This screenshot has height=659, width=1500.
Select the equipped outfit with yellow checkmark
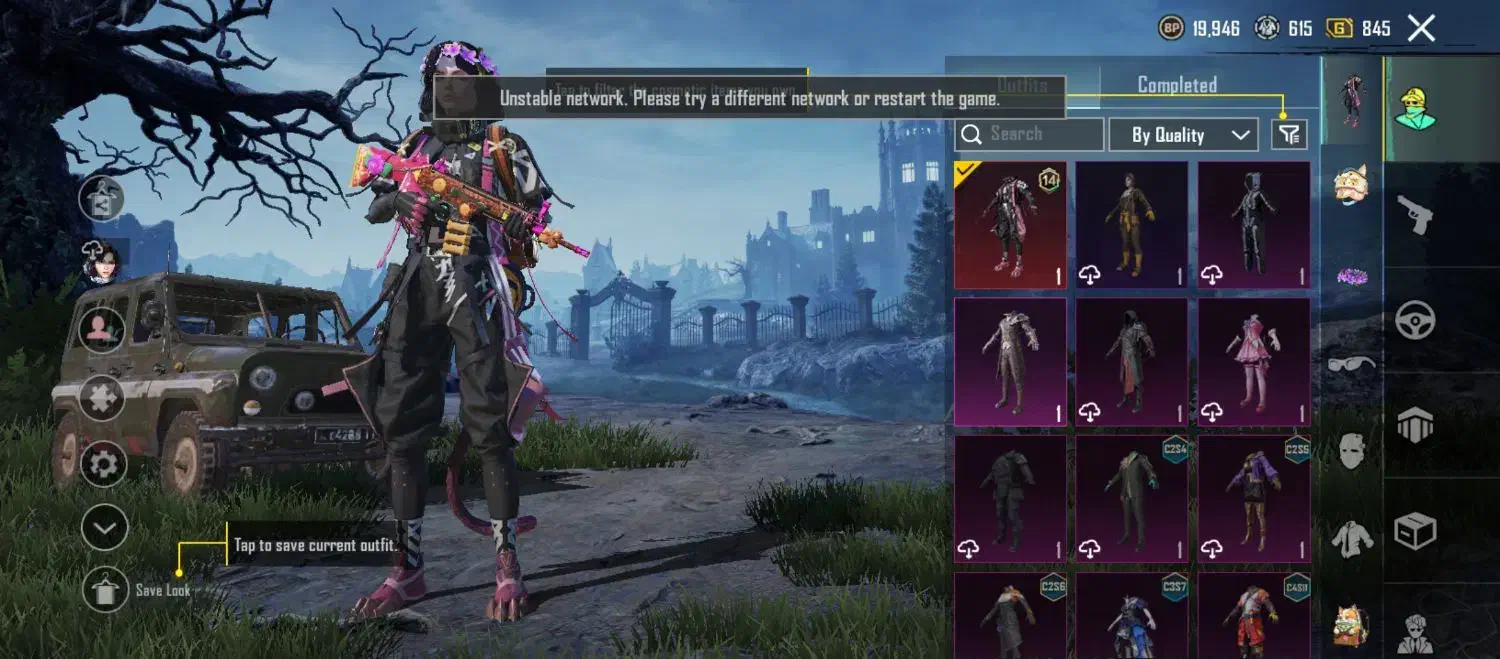pos(1010,225)
